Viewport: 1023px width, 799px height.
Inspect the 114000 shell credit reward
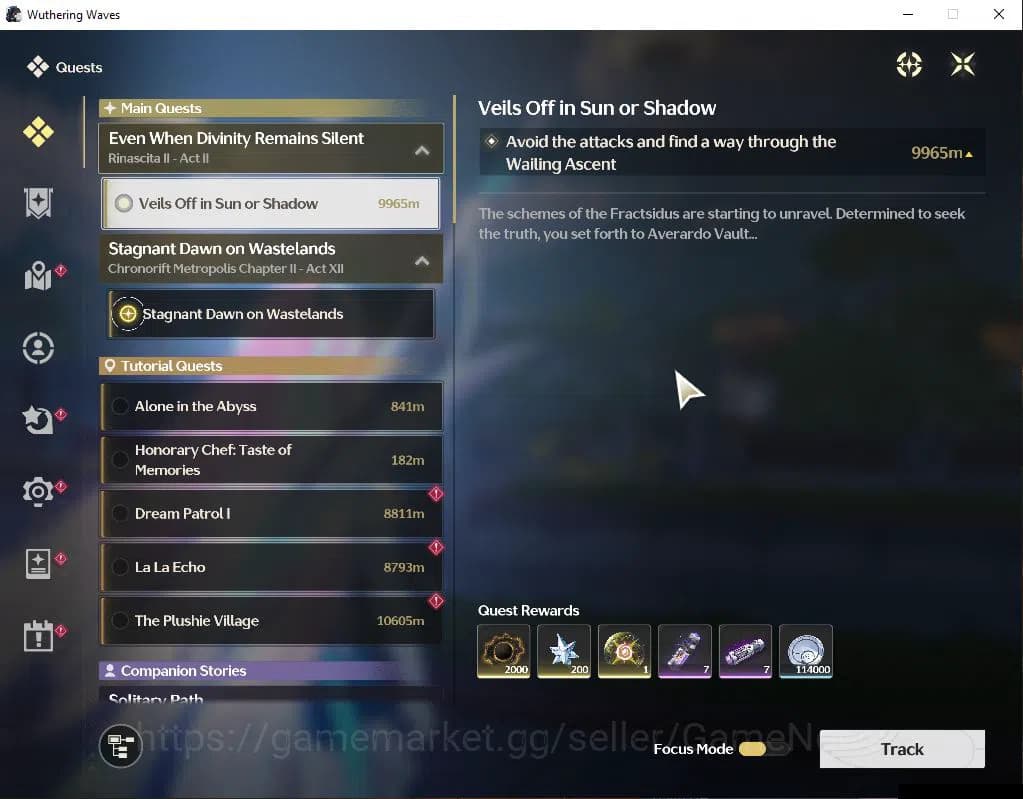805,651
